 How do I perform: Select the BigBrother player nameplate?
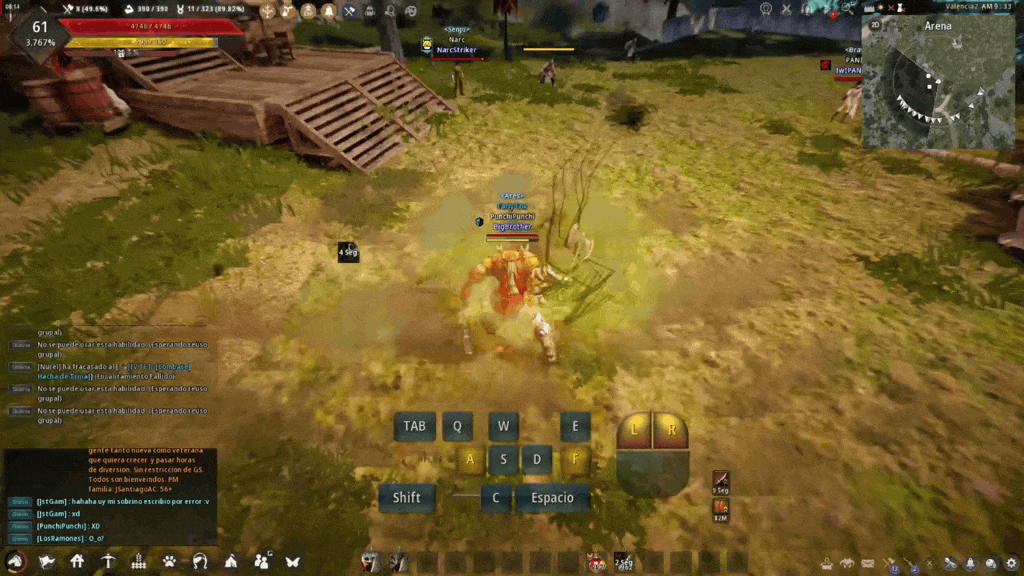[514, 227]
